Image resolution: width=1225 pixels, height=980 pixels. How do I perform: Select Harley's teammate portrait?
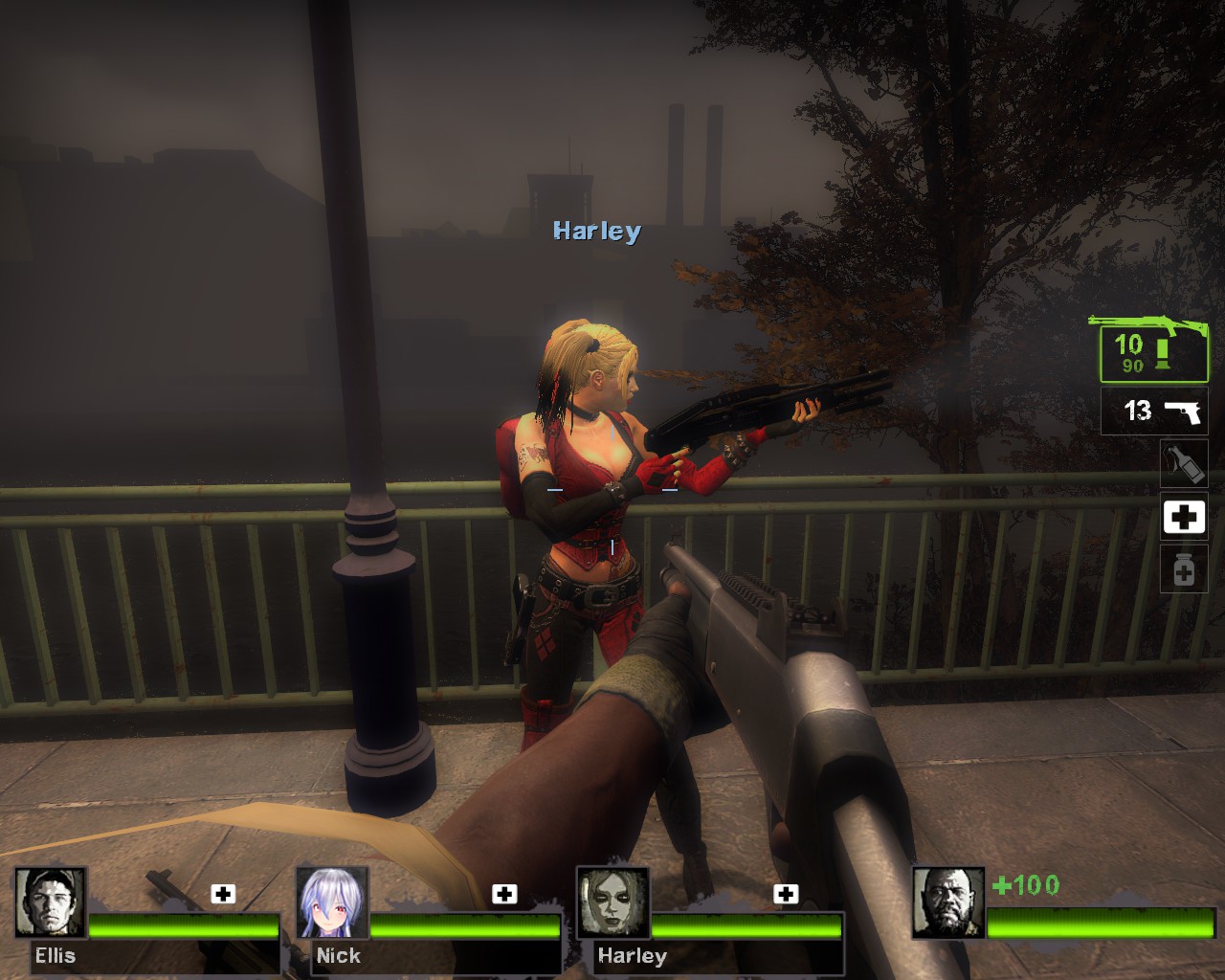click(613, 902)
